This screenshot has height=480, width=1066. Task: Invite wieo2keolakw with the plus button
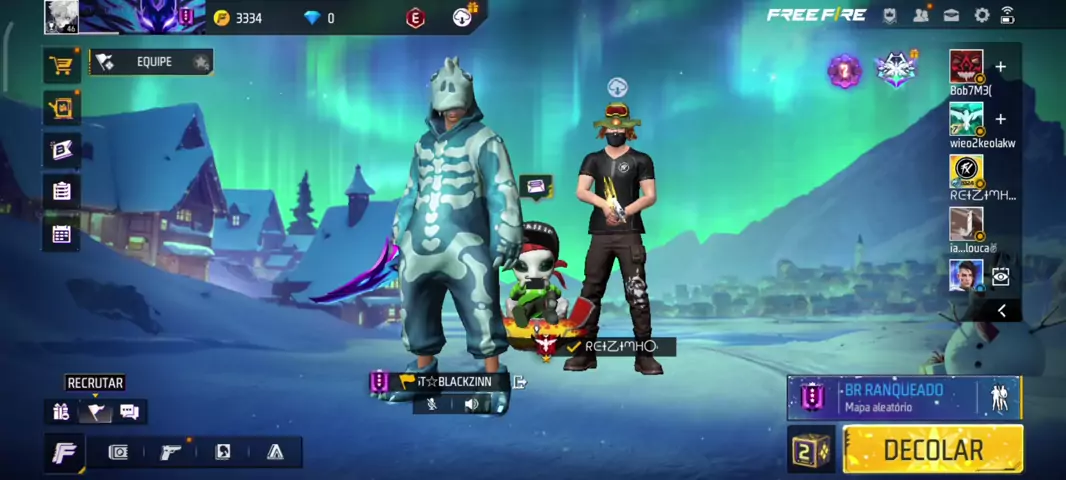(1000, 119)
